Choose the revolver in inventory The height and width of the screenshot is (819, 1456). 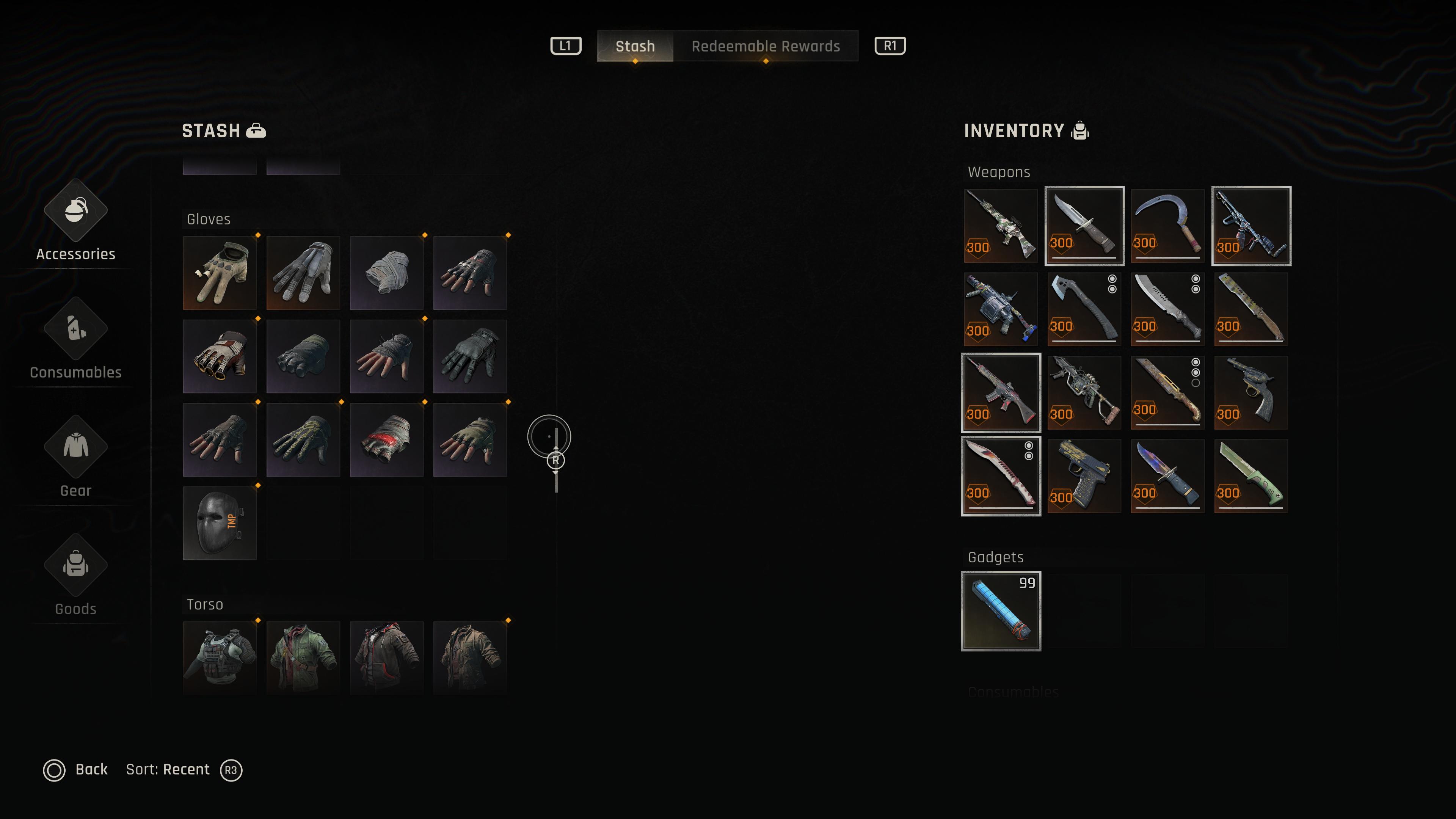1251,392
